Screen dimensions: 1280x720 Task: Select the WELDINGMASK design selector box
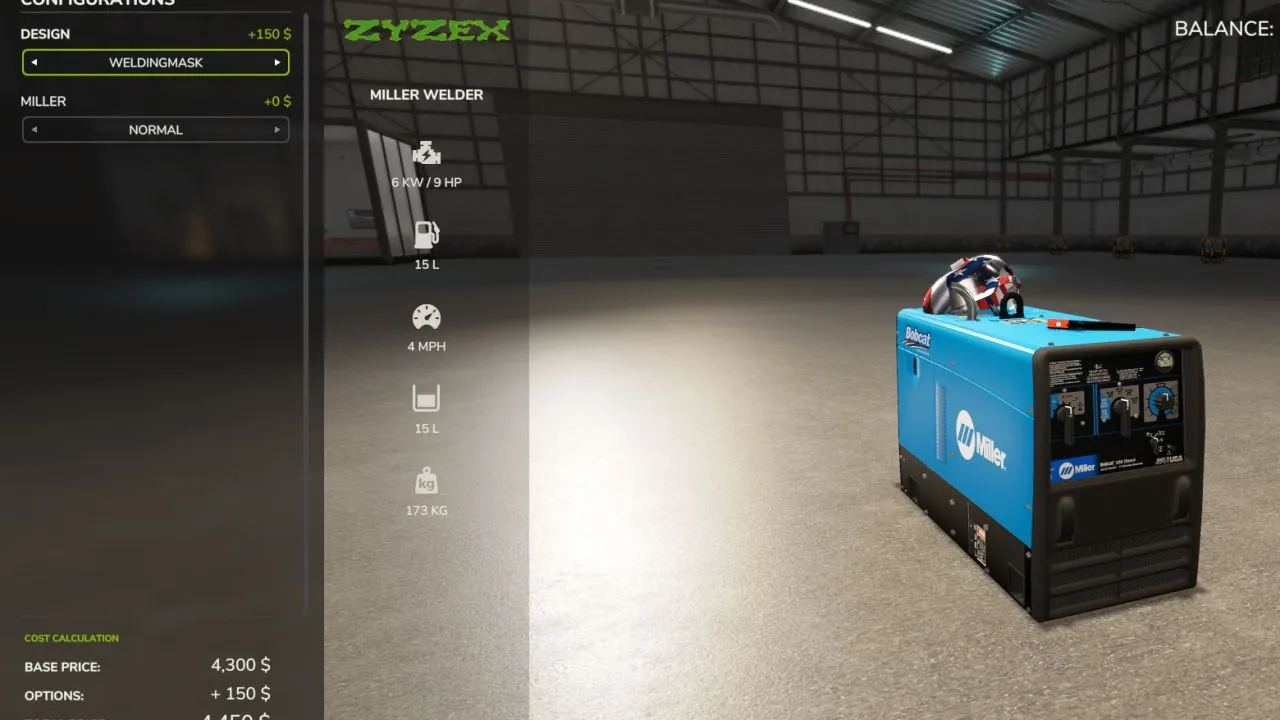click(156, 63)
